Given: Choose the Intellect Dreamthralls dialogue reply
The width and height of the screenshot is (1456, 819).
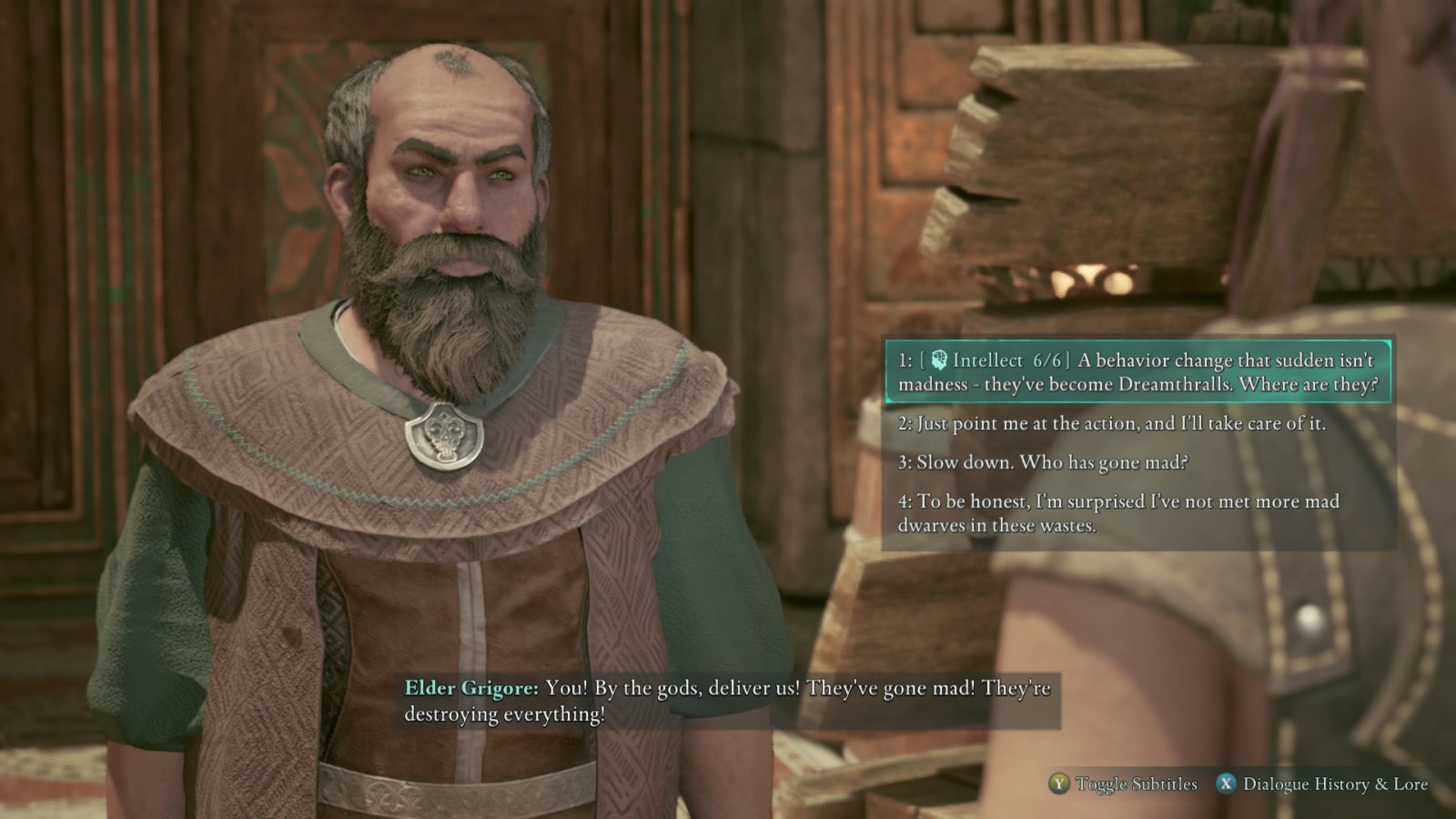Looking at the screenshot, I should point(1137,372).
